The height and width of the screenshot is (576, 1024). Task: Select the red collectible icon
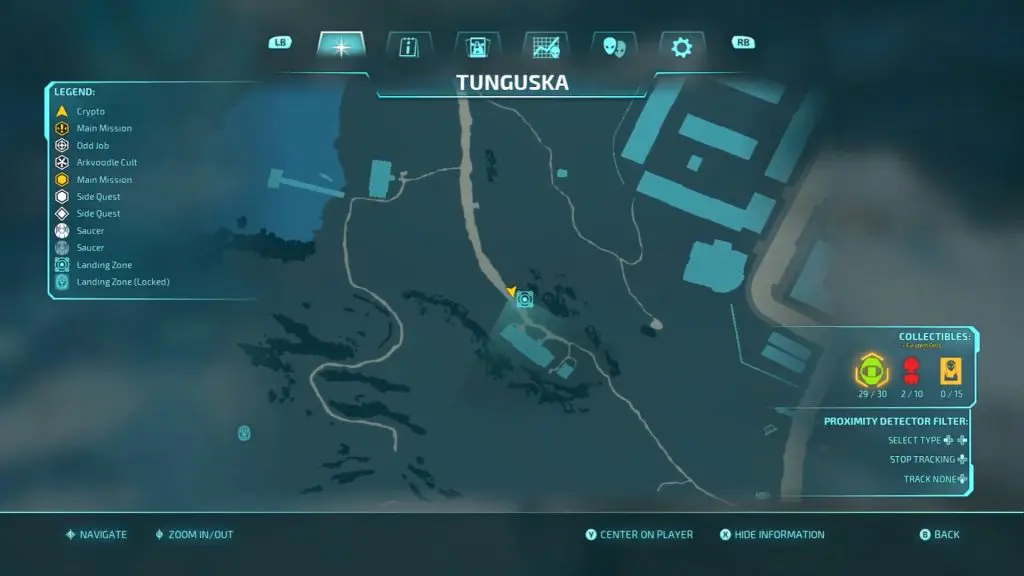point(911,372)
